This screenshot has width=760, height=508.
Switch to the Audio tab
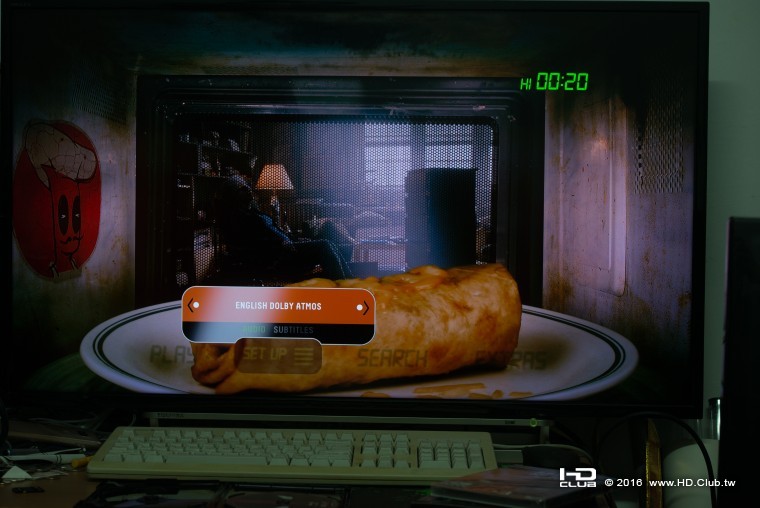[x=254, y=330]
